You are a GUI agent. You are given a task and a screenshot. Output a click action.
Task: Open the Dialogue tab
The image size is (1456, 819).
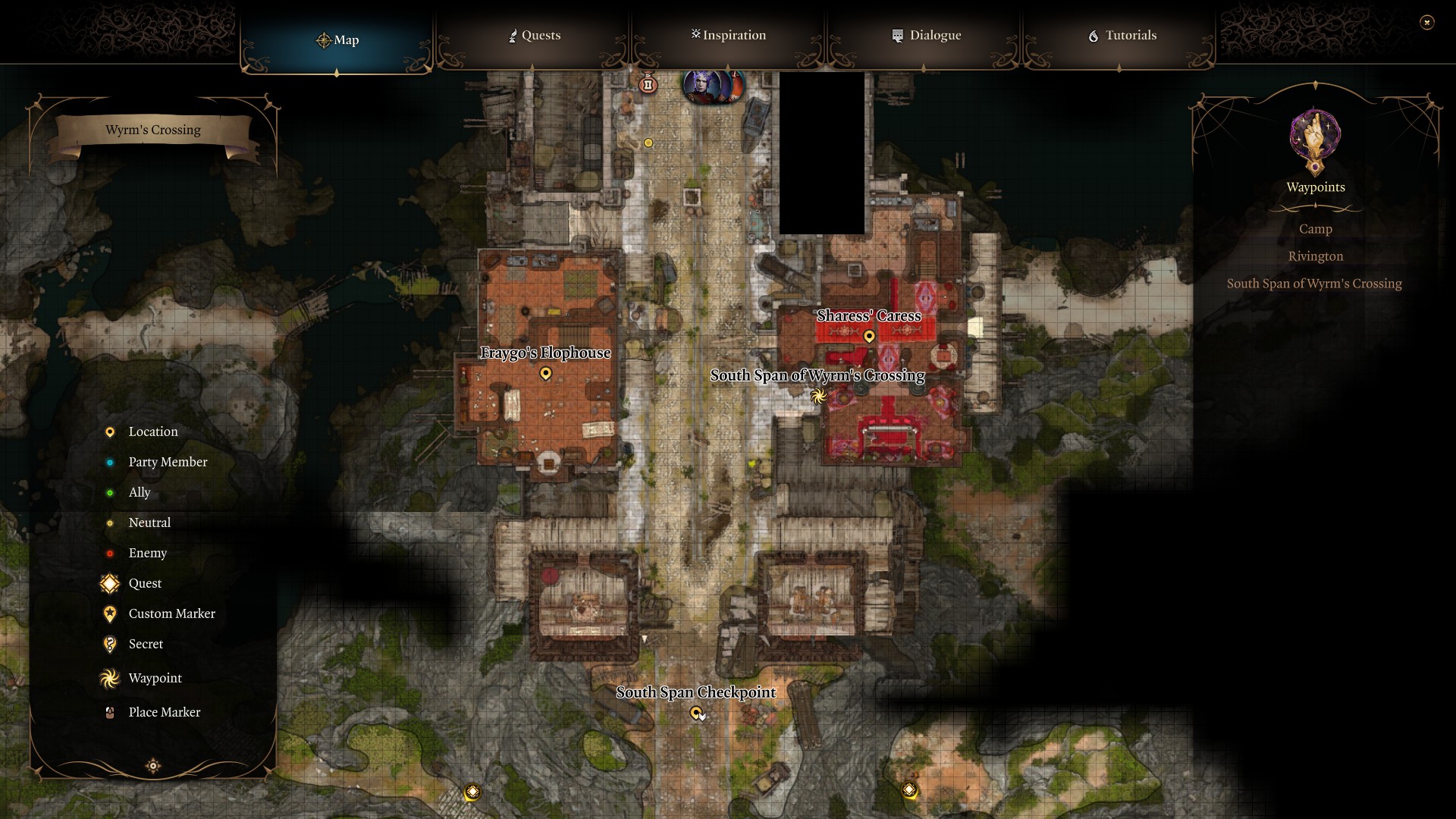point(926,35)
